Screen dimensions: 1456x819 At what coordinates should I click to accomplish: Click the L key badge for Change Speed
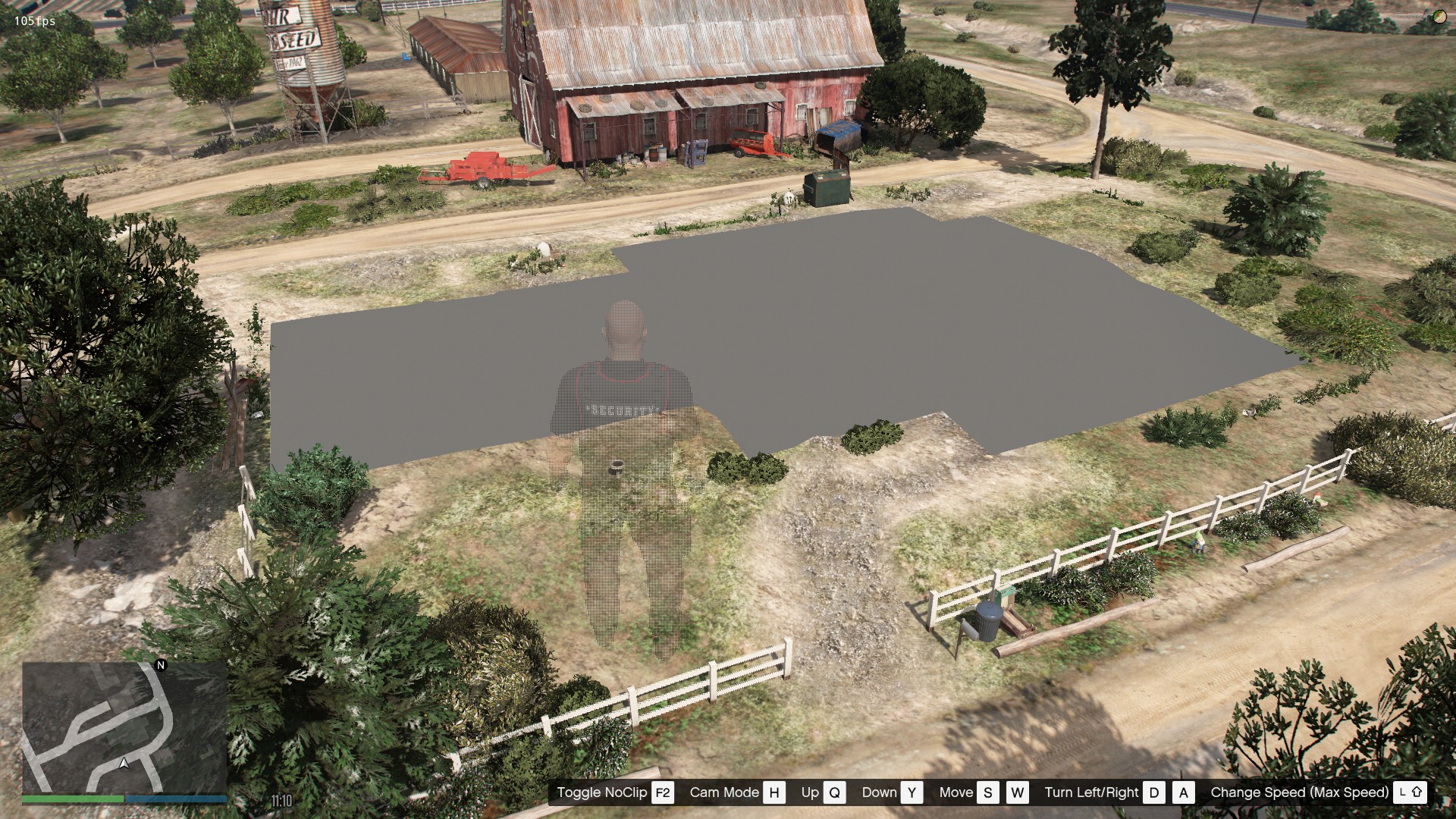pyautogui.click(x=1401, y=792)
